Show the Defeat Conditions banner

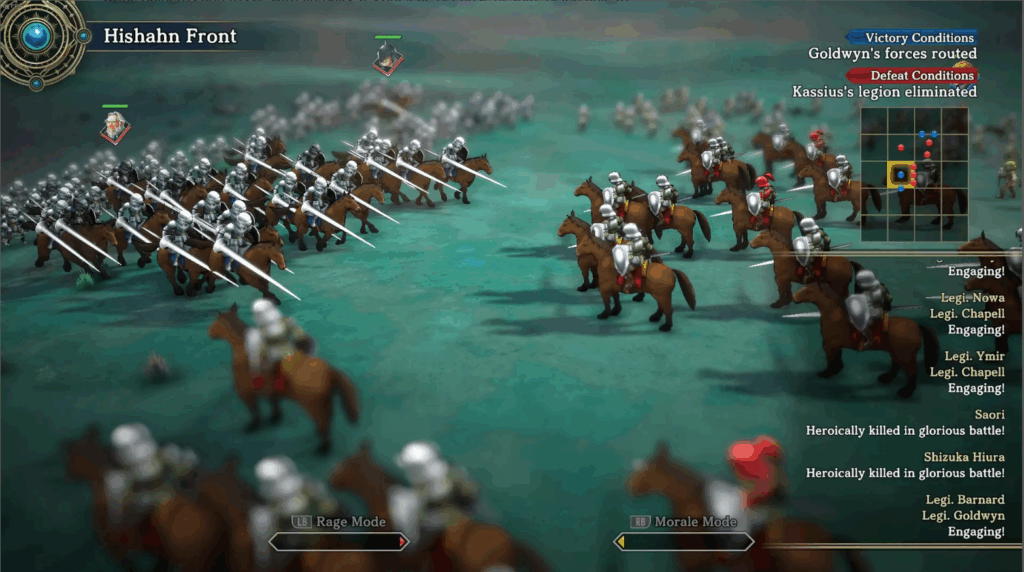pos(911,75)
